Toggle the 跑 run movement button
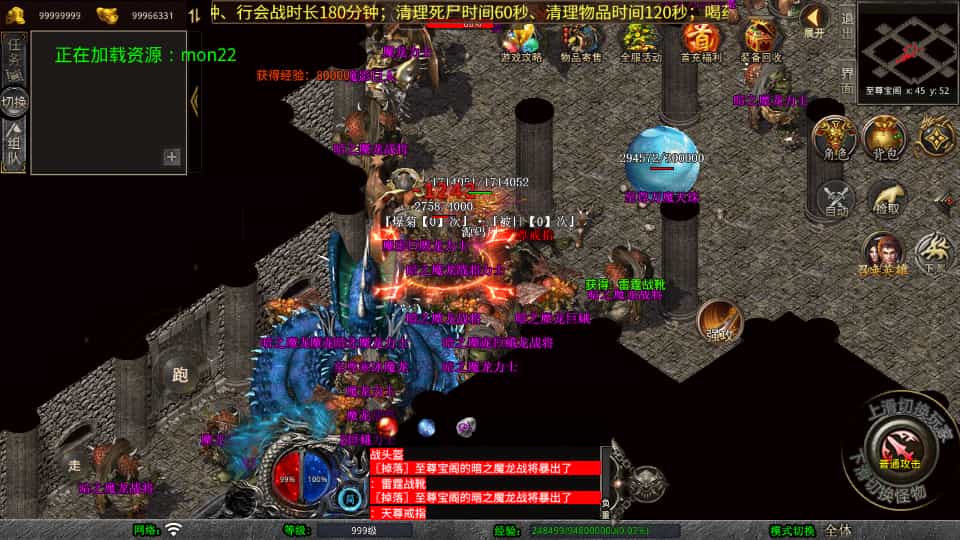Screen dimensions: 960x540 [x=180, y=375]
